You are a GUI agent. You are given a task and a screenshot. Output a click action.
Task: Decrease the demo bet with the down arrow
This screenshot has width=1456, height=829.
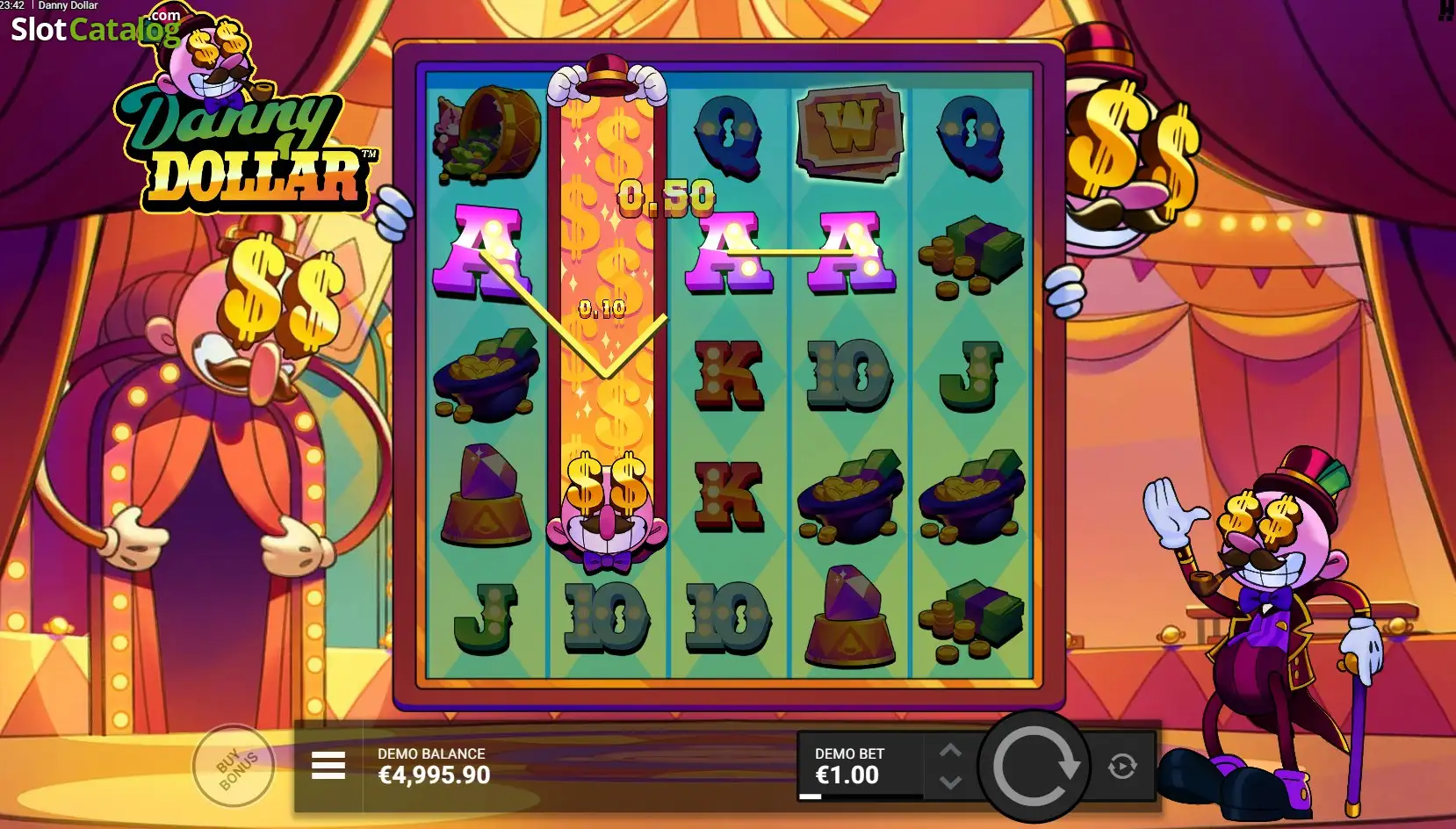[x=950, y=782]
